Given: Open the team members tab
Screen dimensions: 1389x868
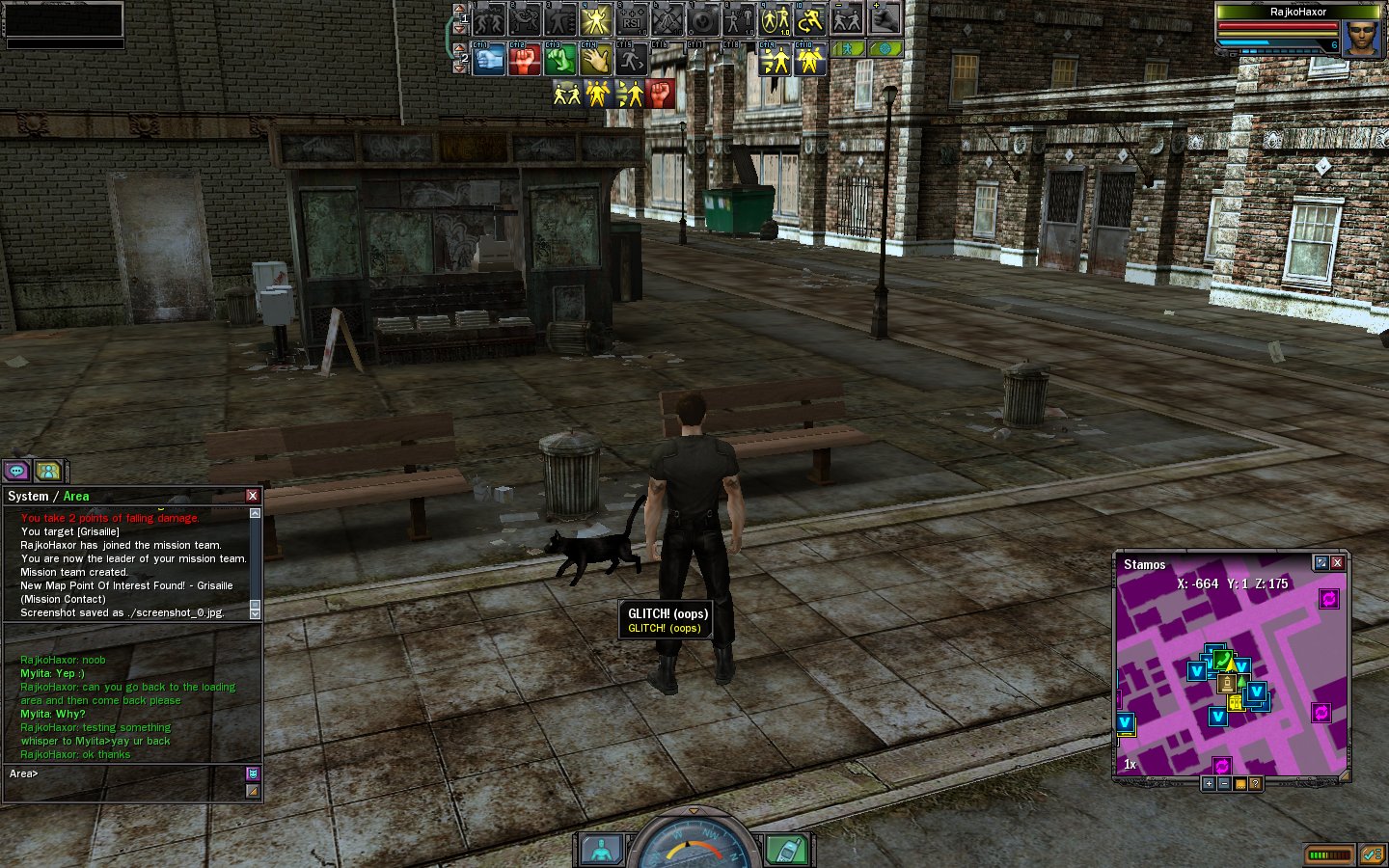Looking at the screenshot, I should pos(48,471).
